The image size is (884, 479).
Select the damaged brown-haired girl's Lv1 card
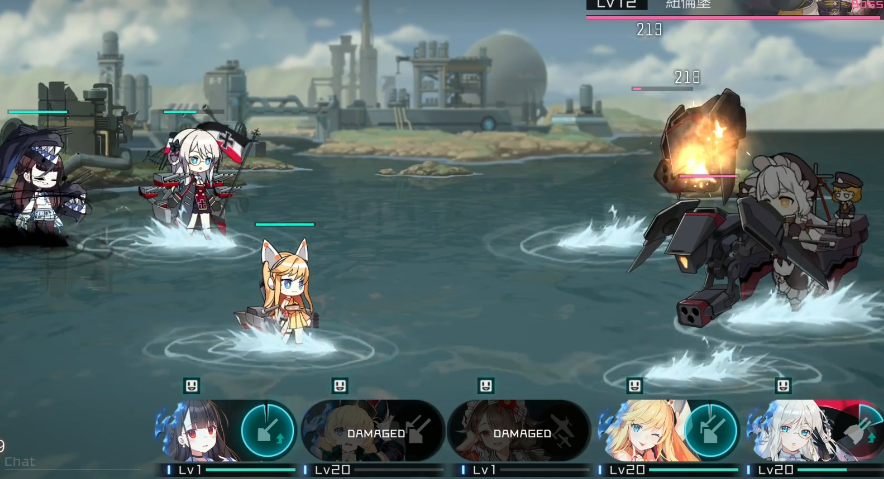click(x=519, y=431)
